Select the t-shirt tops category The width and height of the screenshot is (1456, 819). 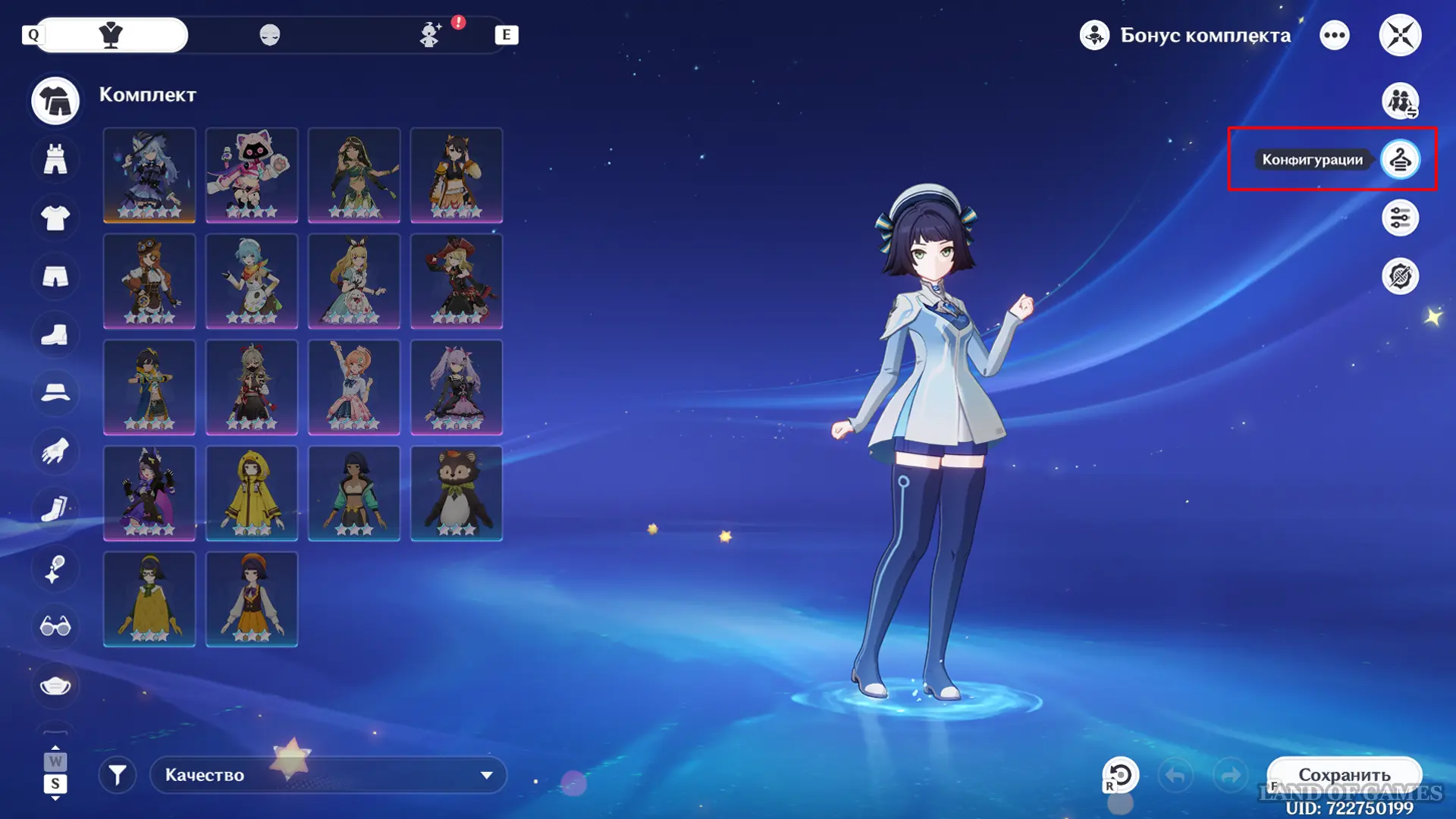coord(55,218)
